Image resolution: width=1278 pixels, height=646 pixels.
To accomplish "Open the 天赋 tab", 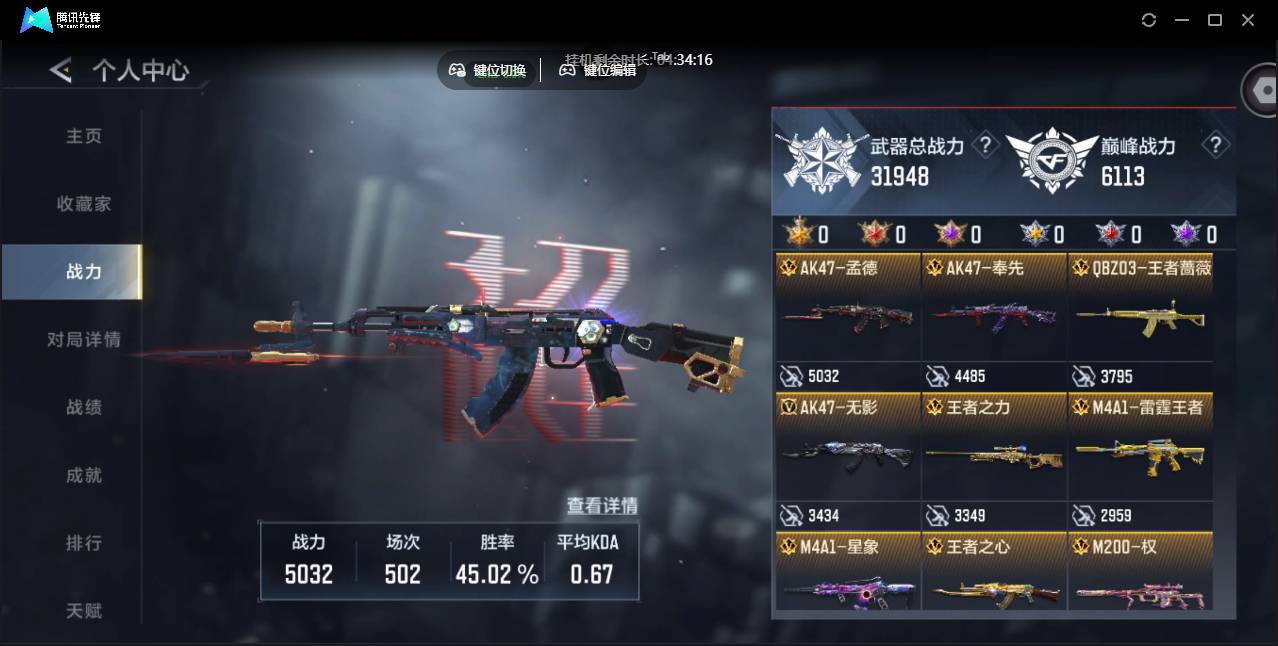I will click(x=84, y=611).
